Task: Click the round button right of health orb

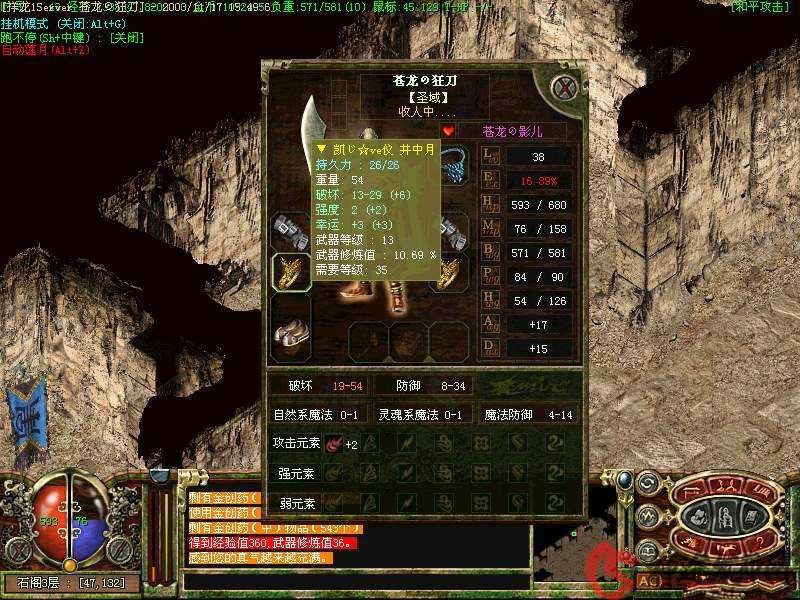Action: coord(122,549)
